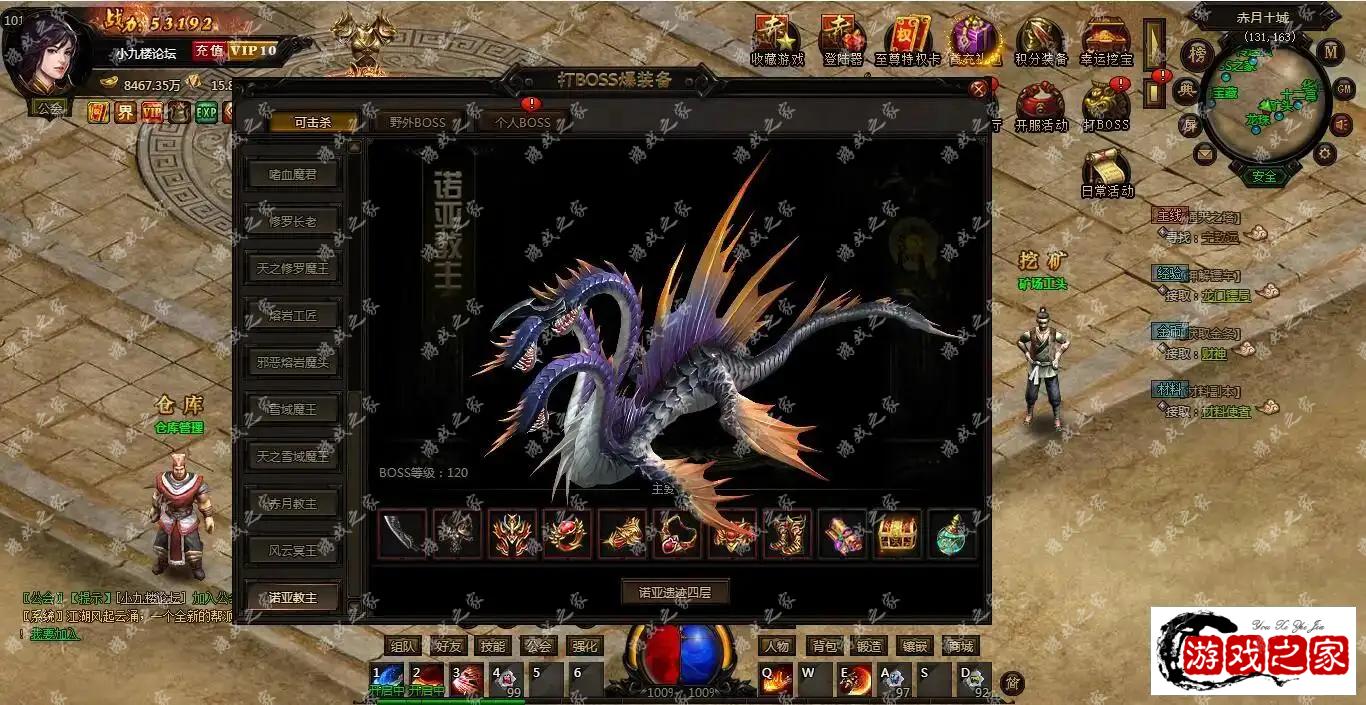1366x705 pixels.
Task: Close the 打BOSS爆装备 window
Action: 978,88
